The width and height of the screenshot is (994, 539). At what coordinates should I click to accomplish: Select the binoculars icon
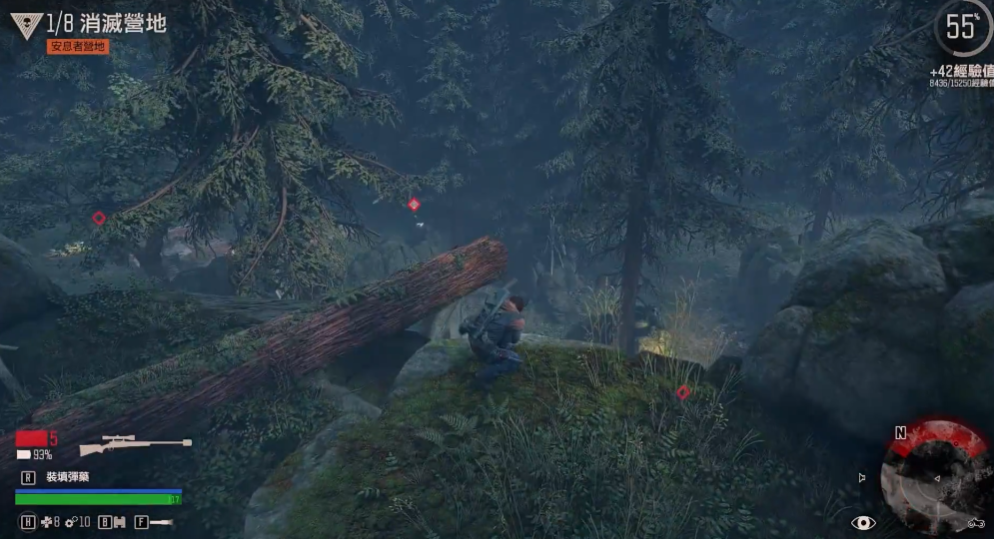point(118,521)
